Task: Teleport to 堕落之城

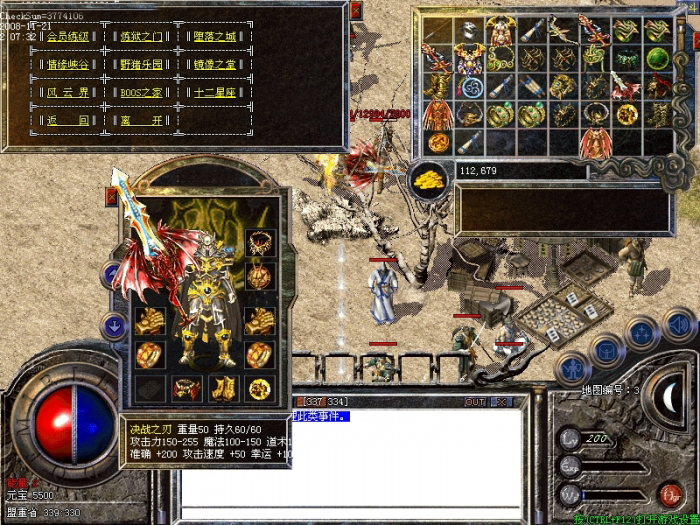Action: pyautogui.click(x=215, y=37)
